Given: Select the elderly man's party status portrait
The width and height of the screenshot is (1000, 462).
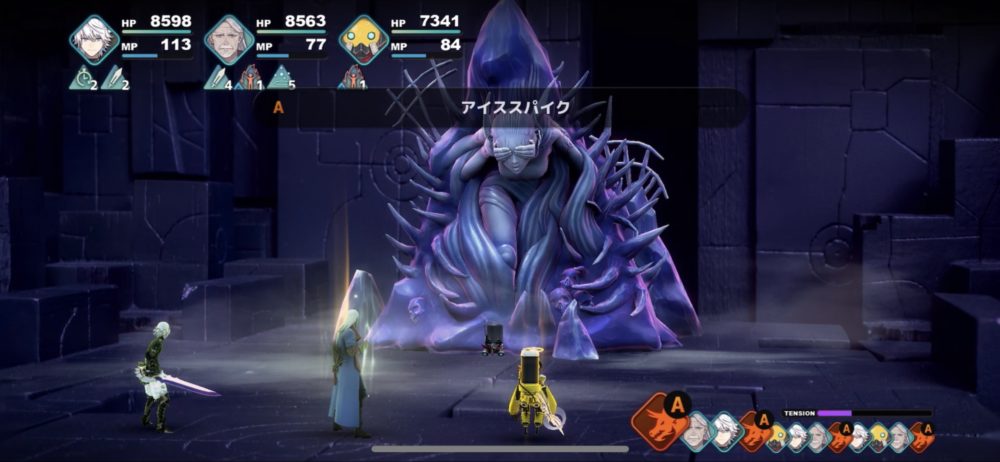Looking at the screenshot, I should pos(229,39).
